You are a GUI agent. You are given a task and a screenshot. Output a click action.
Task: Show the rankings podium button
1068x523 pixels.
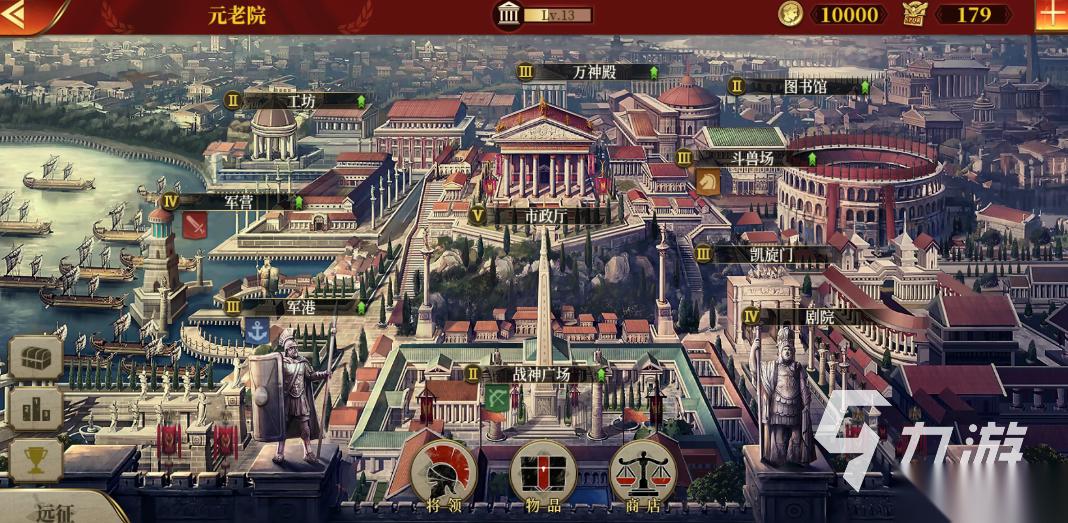tap(36, 409)
